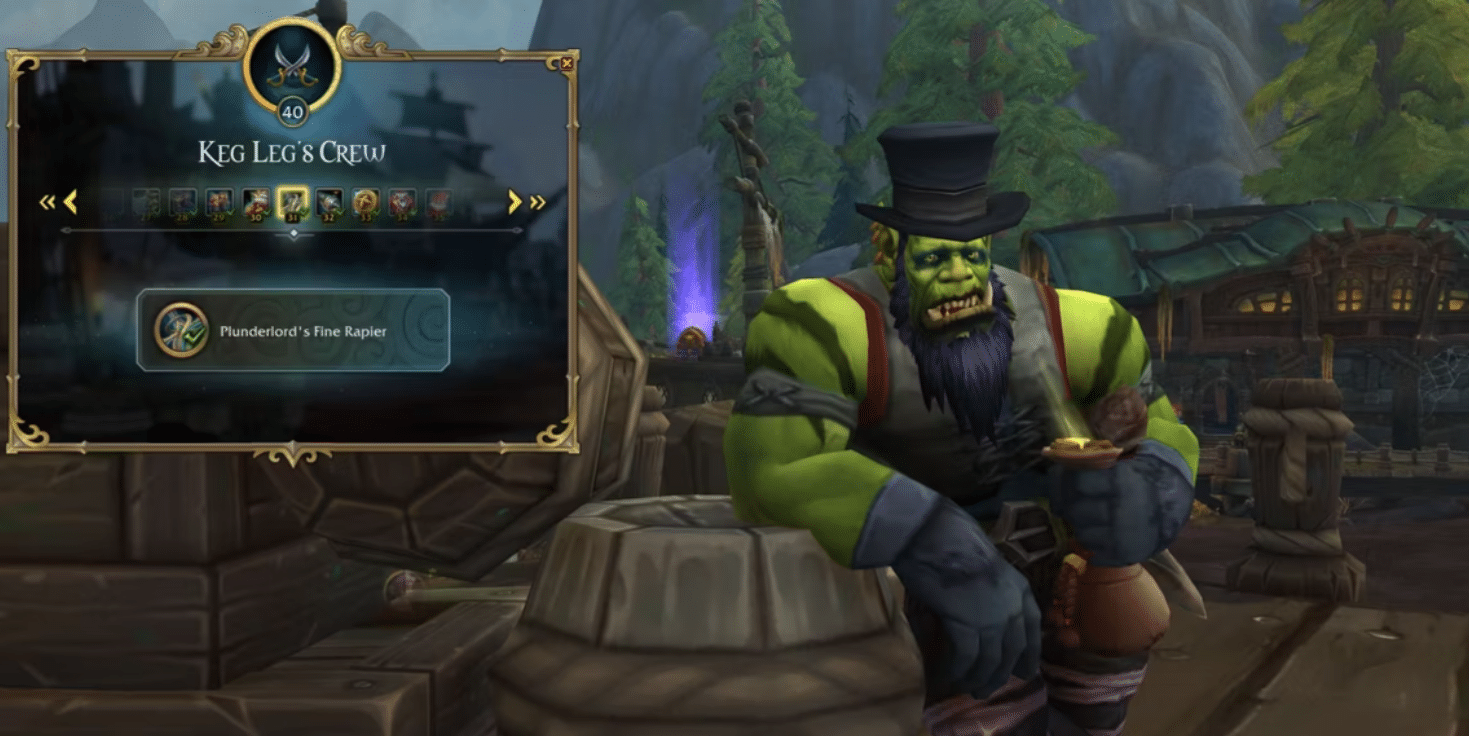Click the renown track progress bar
1469x736 pixels.
click(x=293, y=231)
